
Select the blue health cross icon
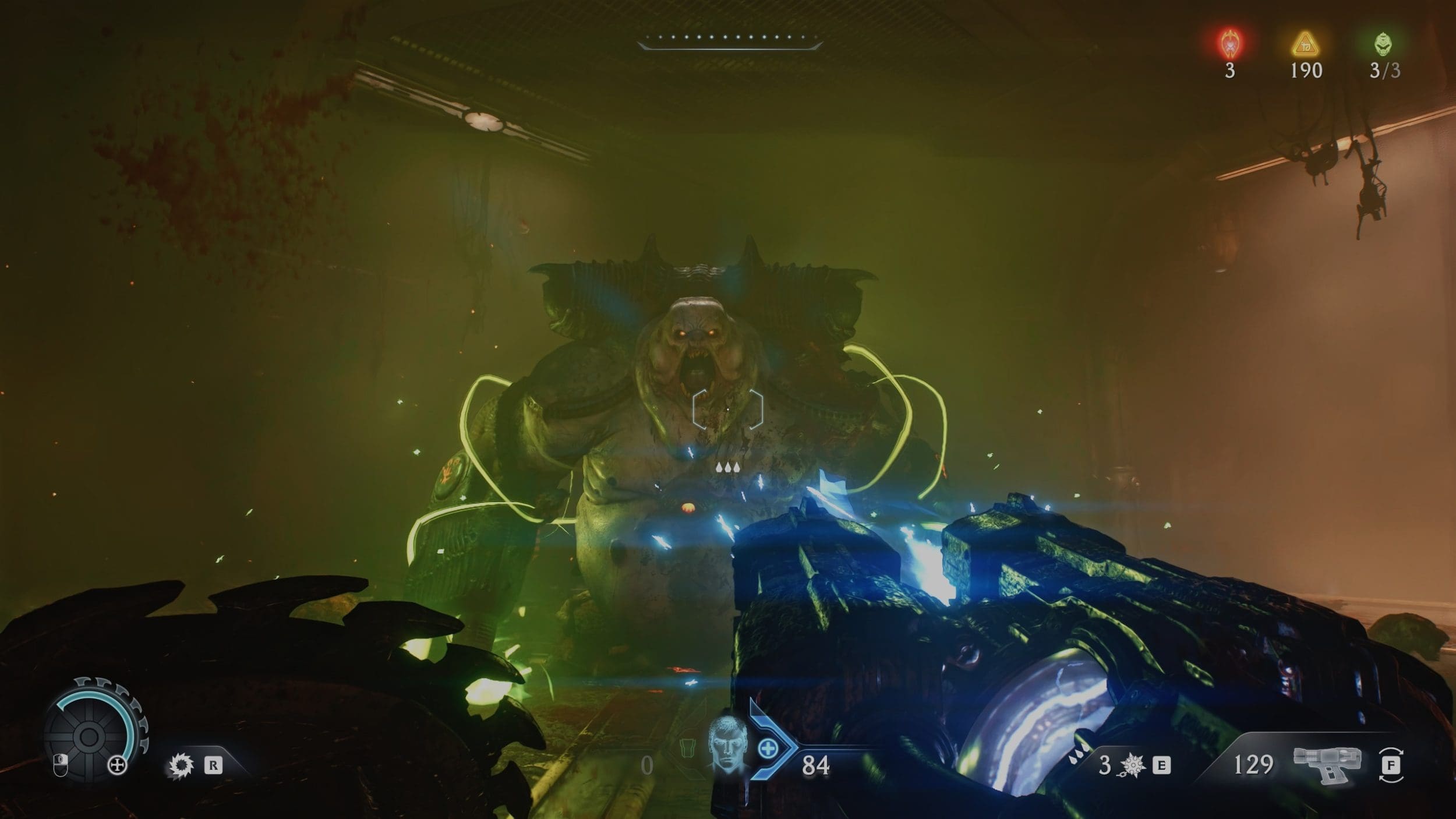coord(768,749)
